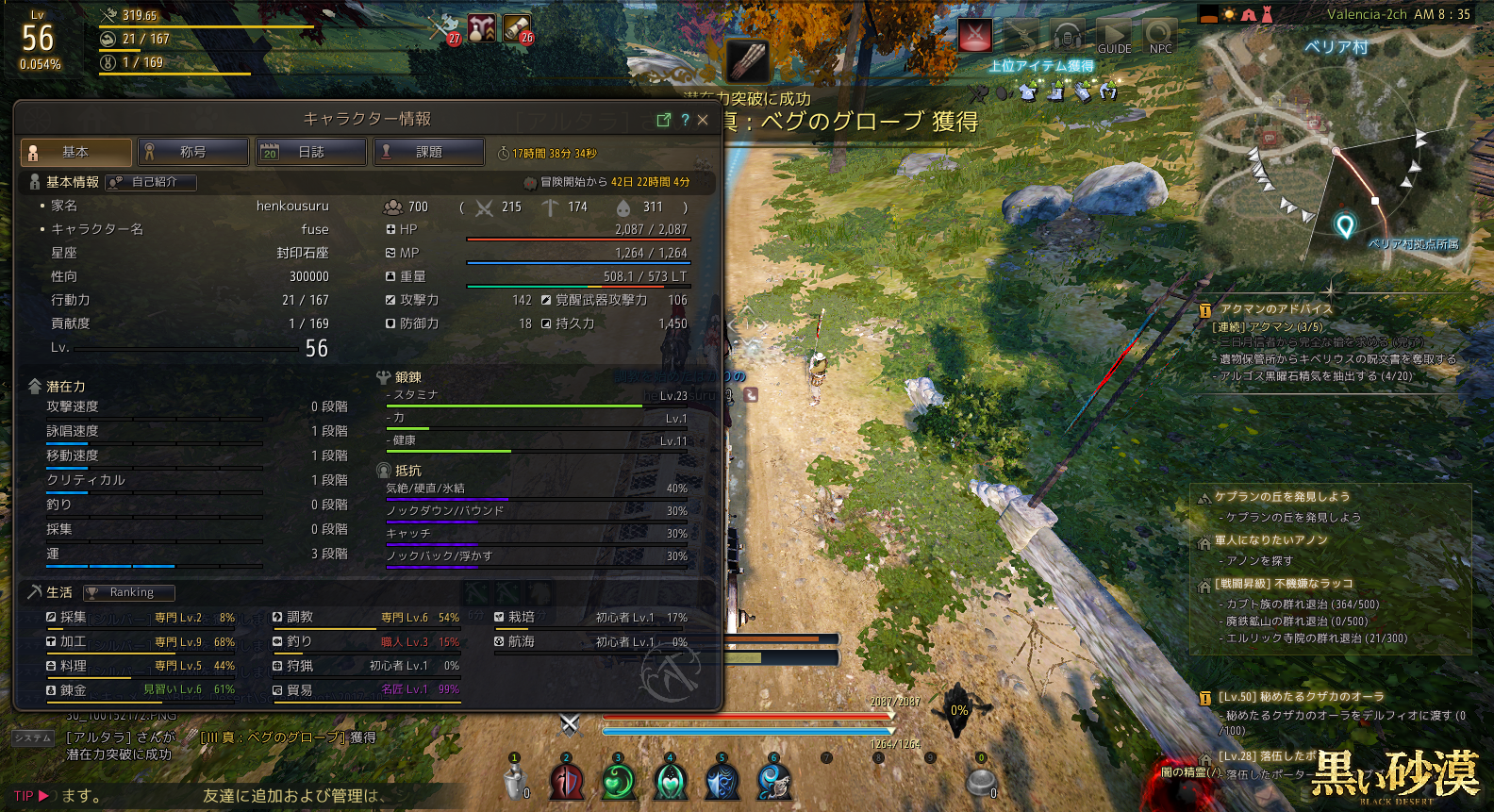The image size is (1494, 812).
Task: Select the アクマンのアドバイス quest in the tracker
Action: (1276, 309)
